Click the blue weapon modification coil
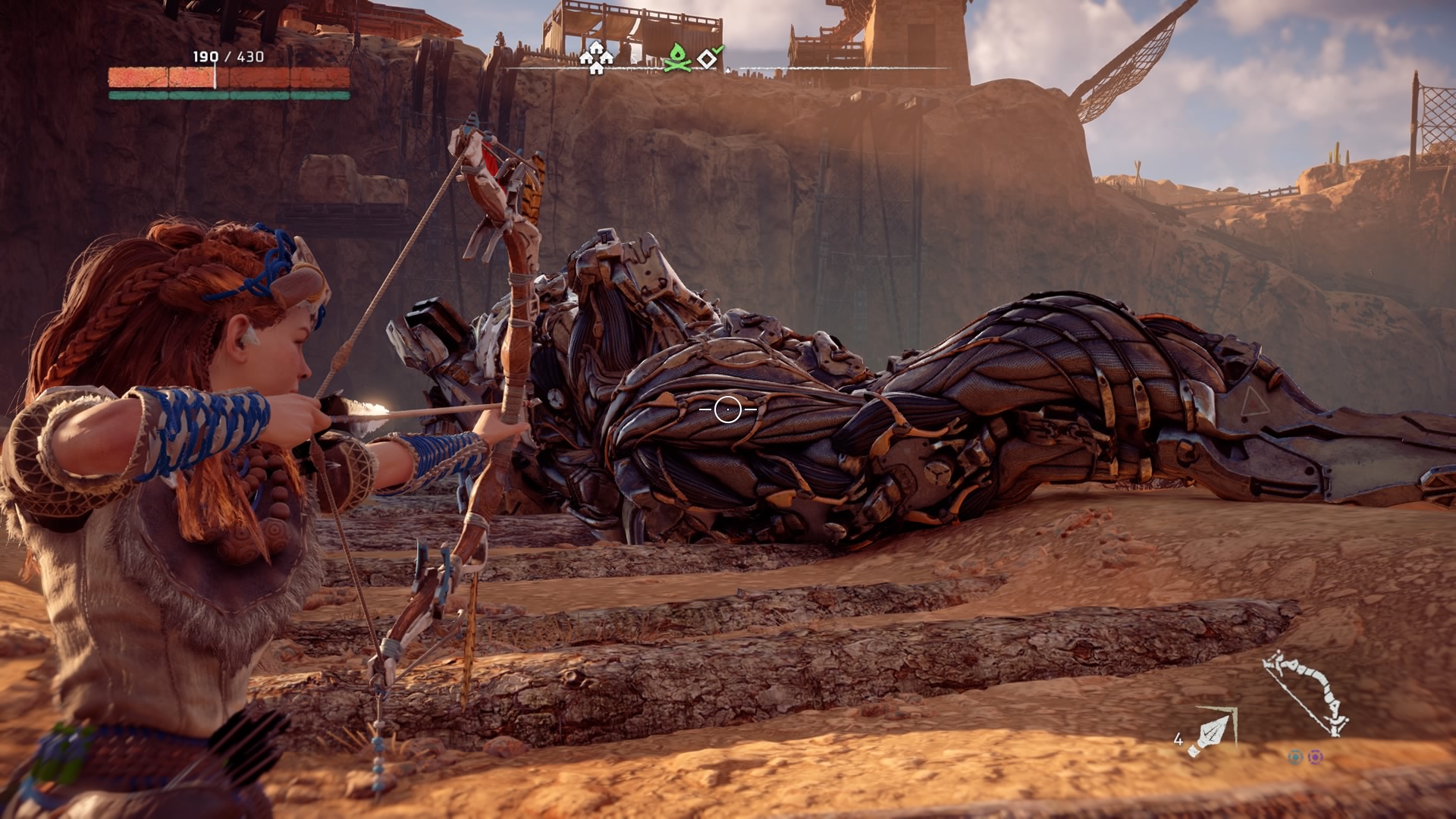 pos(1295,757)
